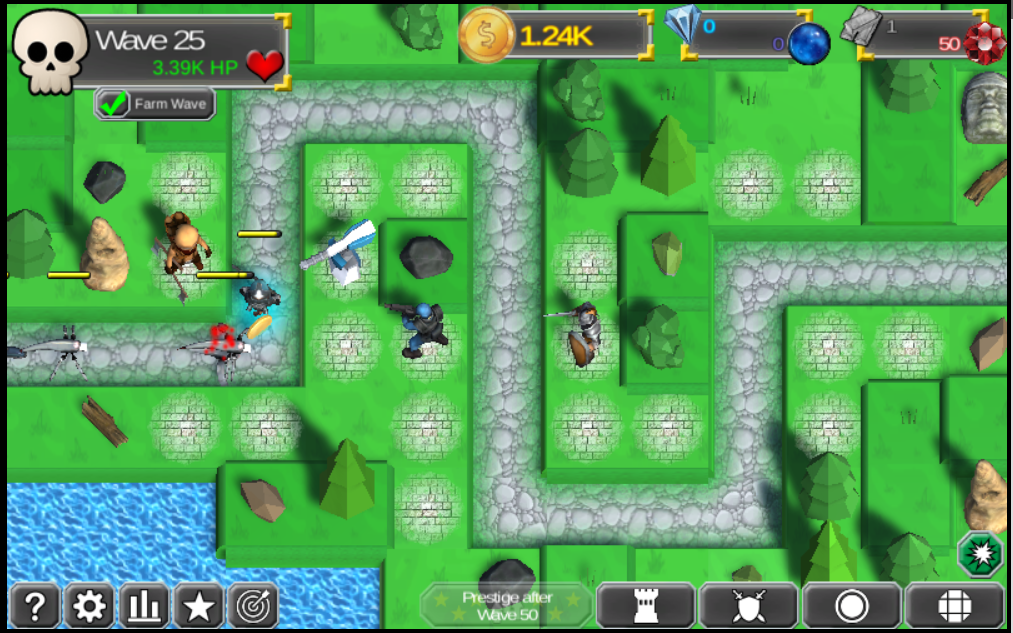This screenshot has height=633, width=1013.
Task: Click the bullseye target button
Action: click(253, 606)
